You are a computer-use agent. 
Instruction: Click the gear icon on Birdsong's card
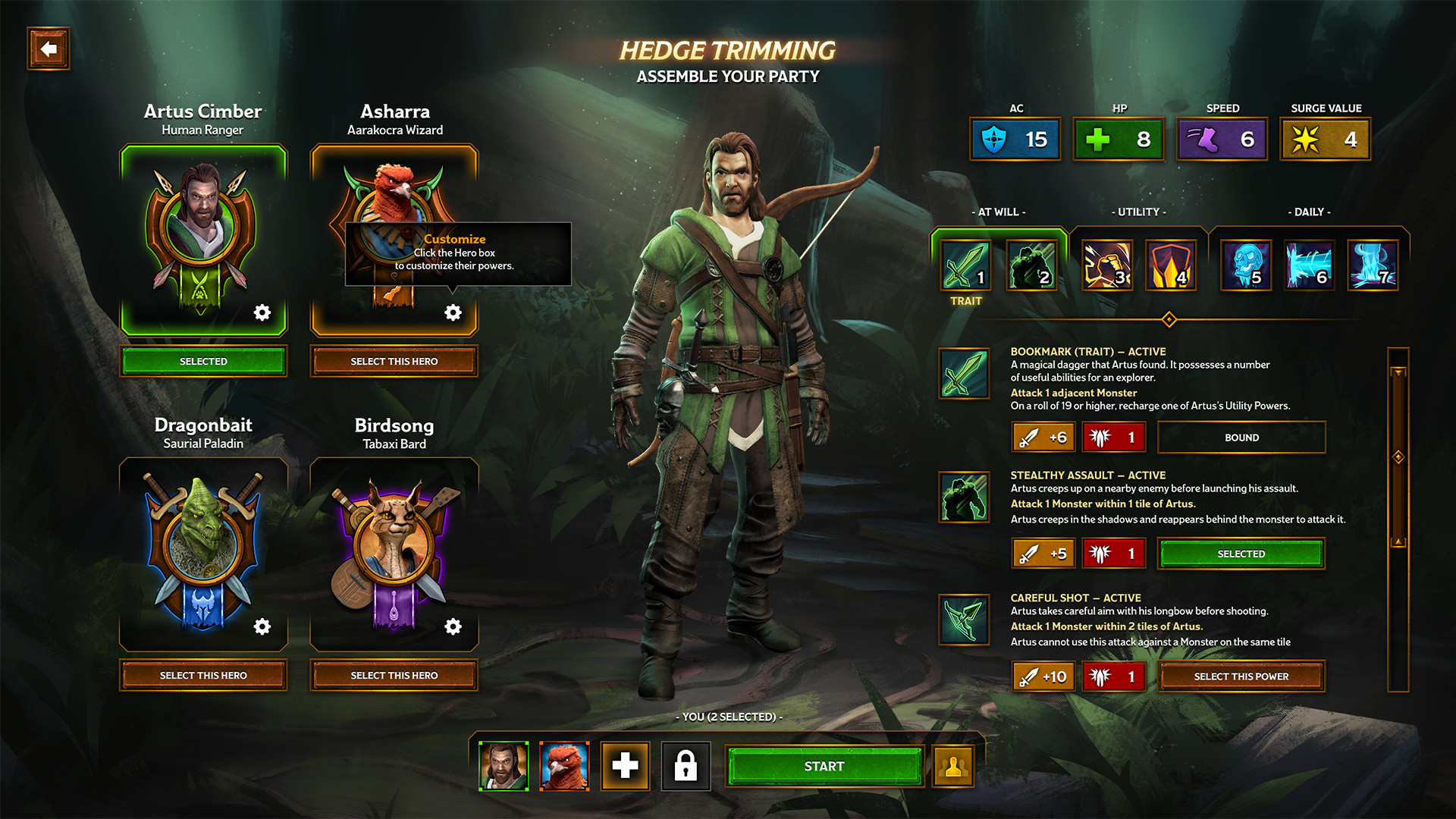[453, 626]
